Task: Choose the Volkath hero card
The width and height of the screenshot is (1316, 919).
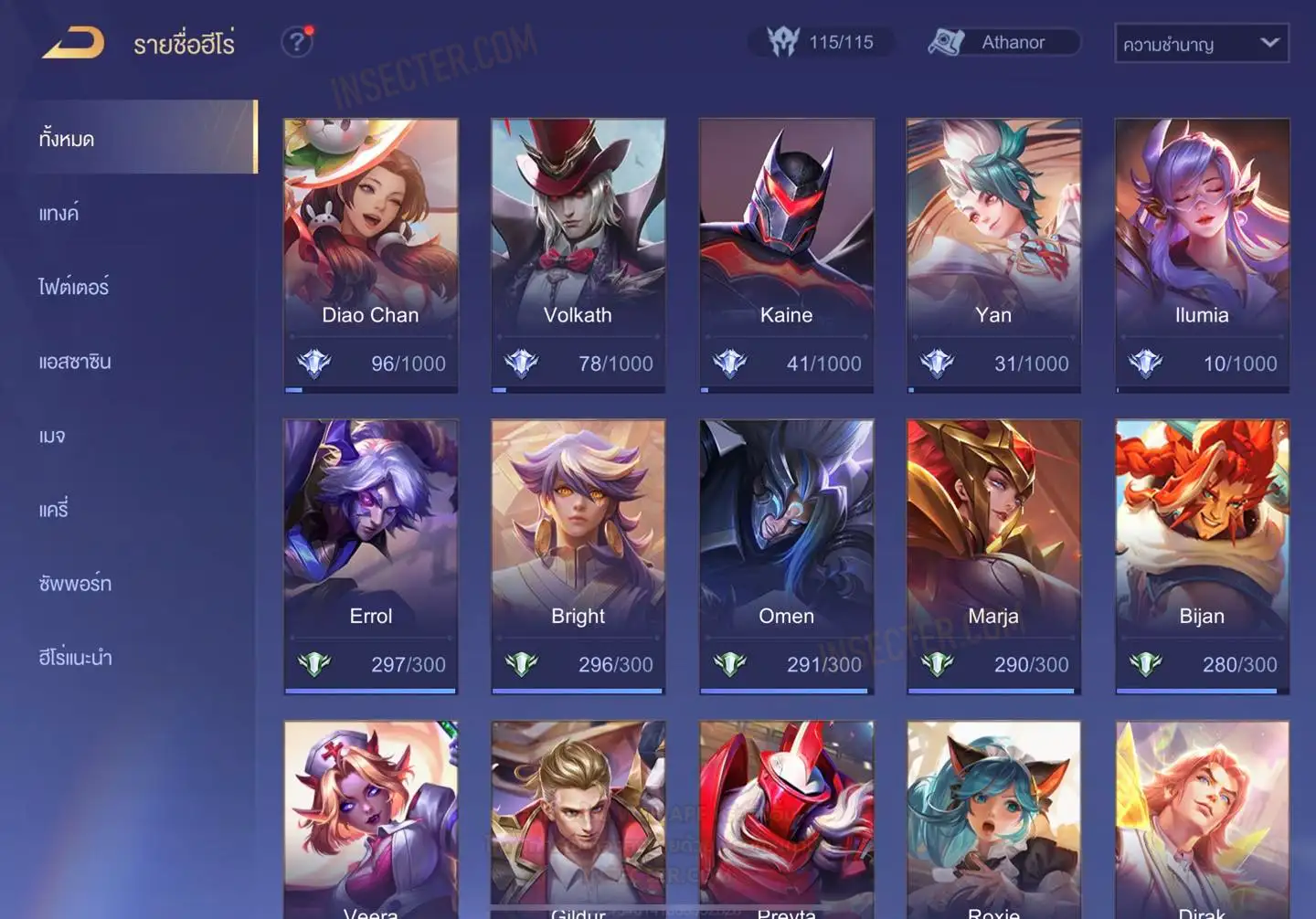Action: (578, 255)
